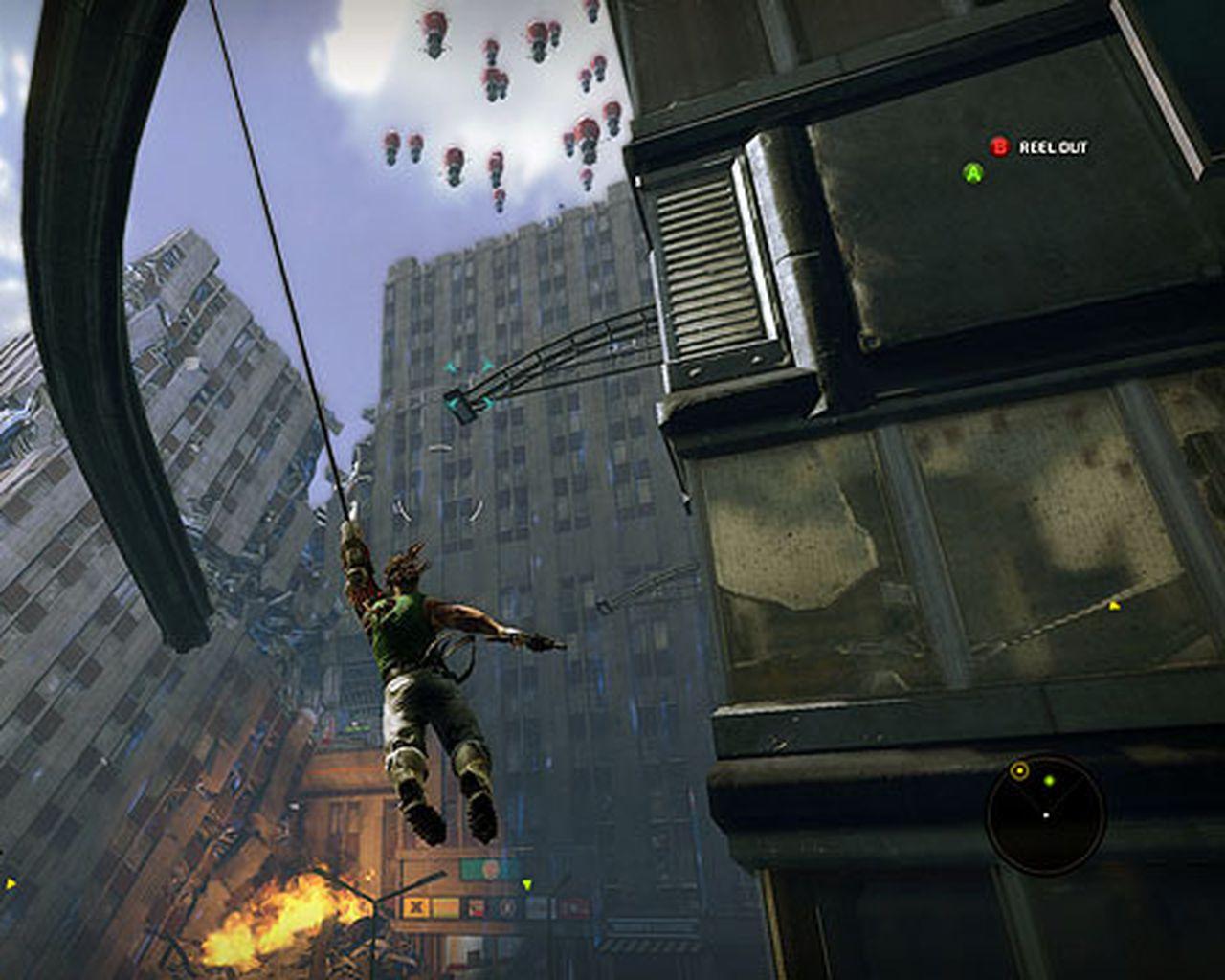Click the green ally blip on the minimap
1225x980 pixels.
[x=1049, y=781]
